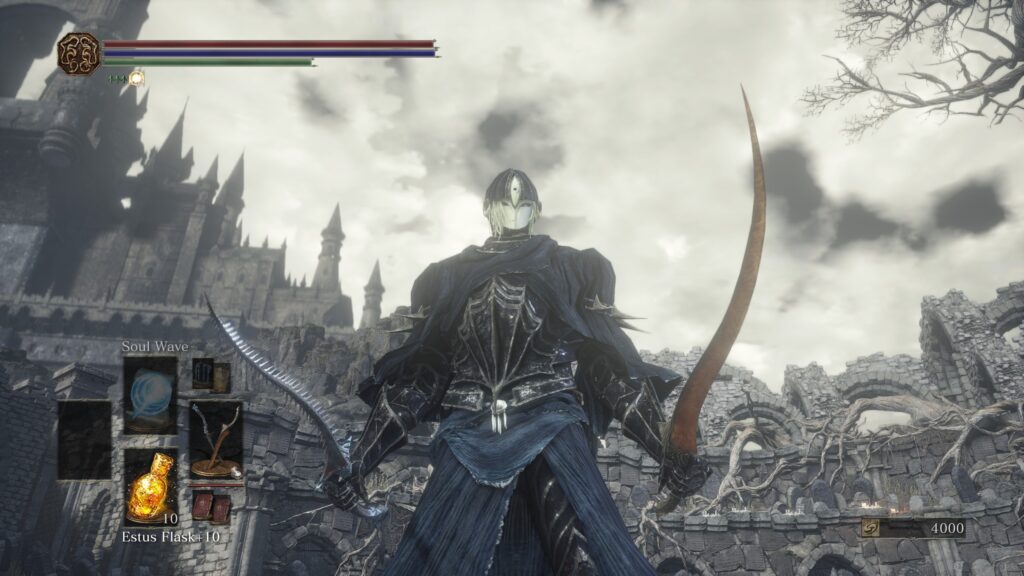Select the small red boots slot
Screen dimensions: 1024x576
211,507
